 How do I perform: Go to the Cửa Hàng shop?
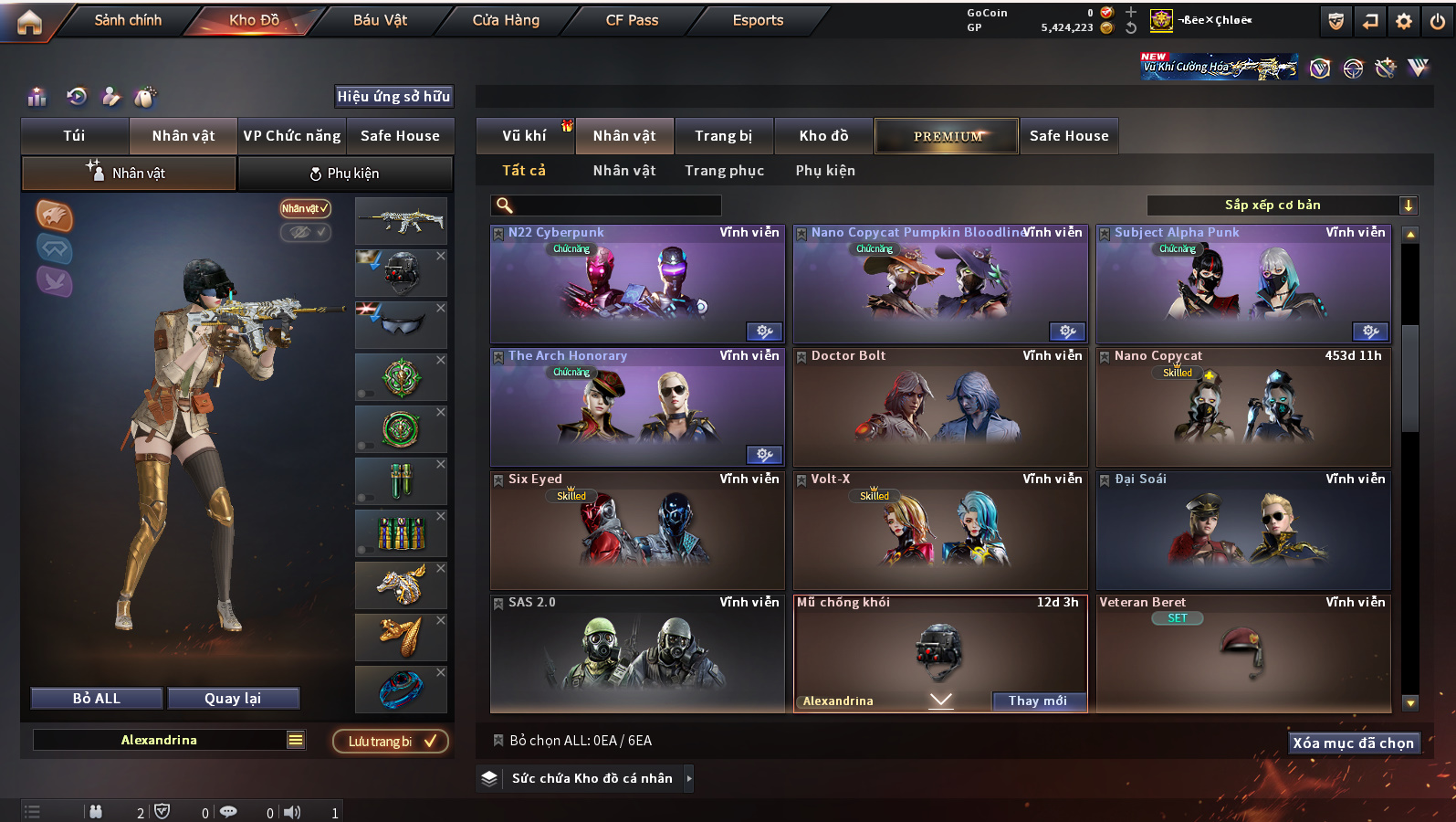(x=506, y=20)
